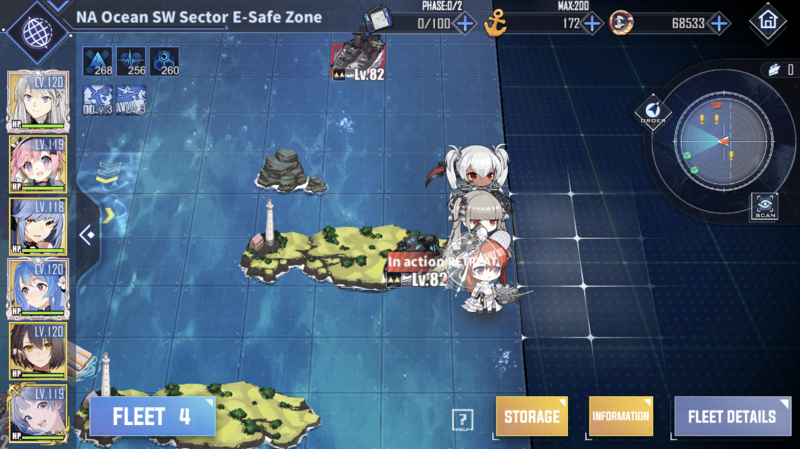Open the Storage menu
Screen dimensions: 800x449
tap(531, 416)
